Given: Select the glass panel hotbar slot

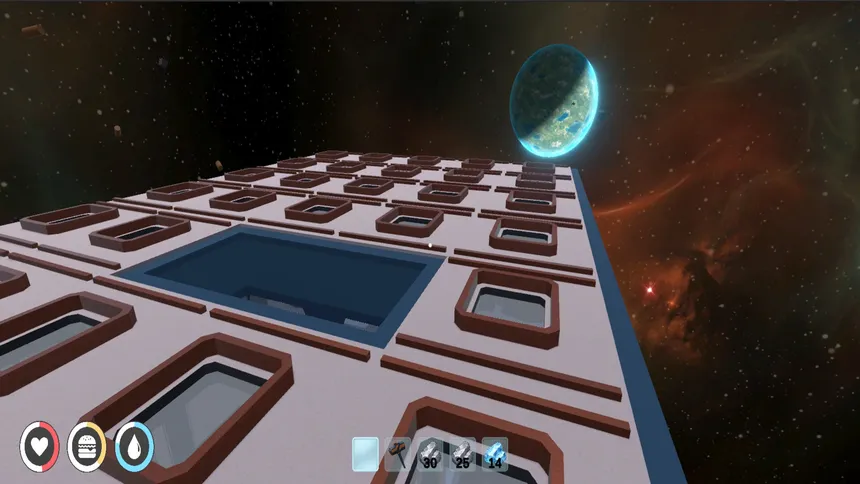Looking at the screenshot, I should coord(365,454).
